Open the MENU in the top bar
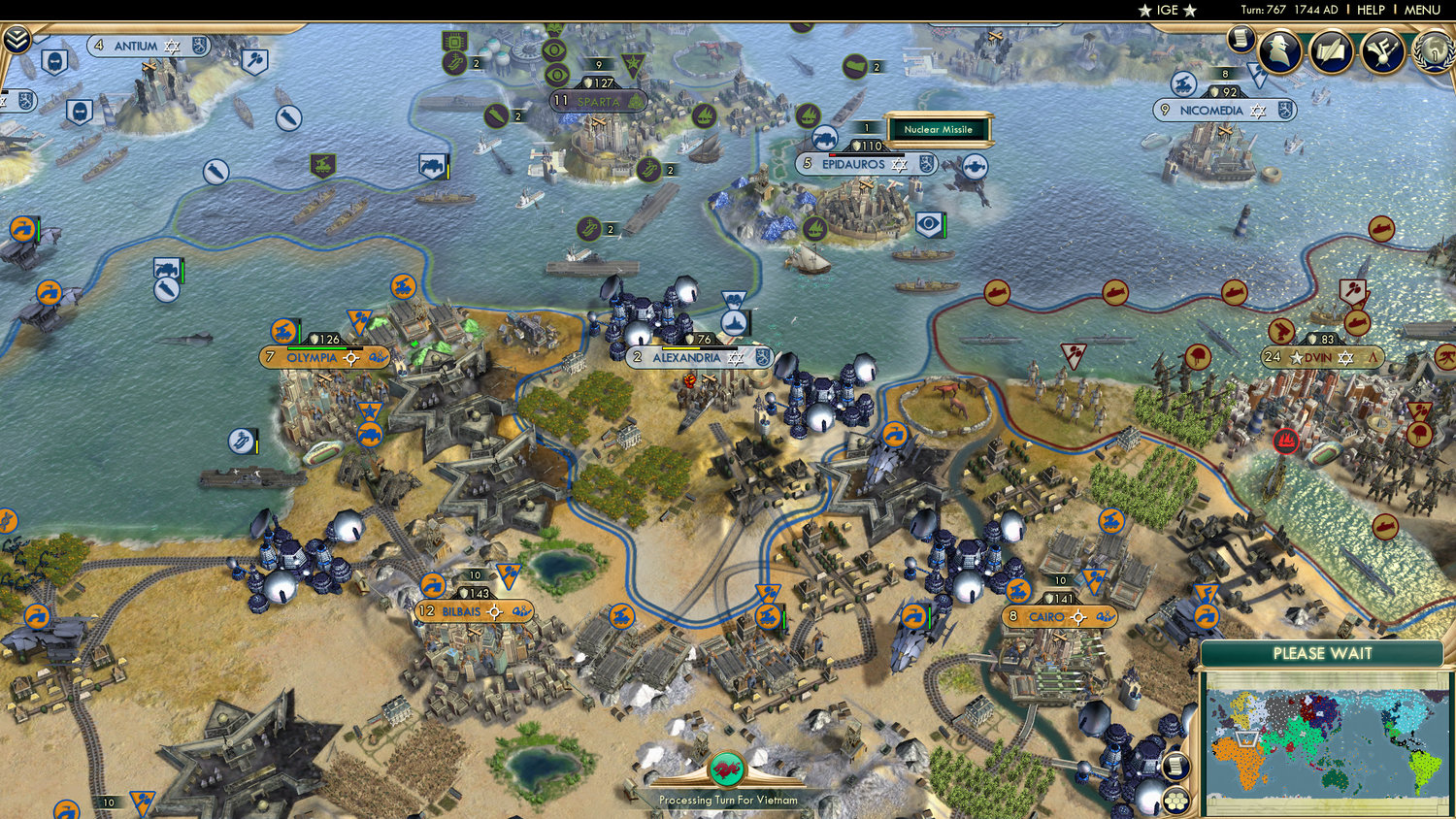1456x819 pixels. coord(1421,10)
